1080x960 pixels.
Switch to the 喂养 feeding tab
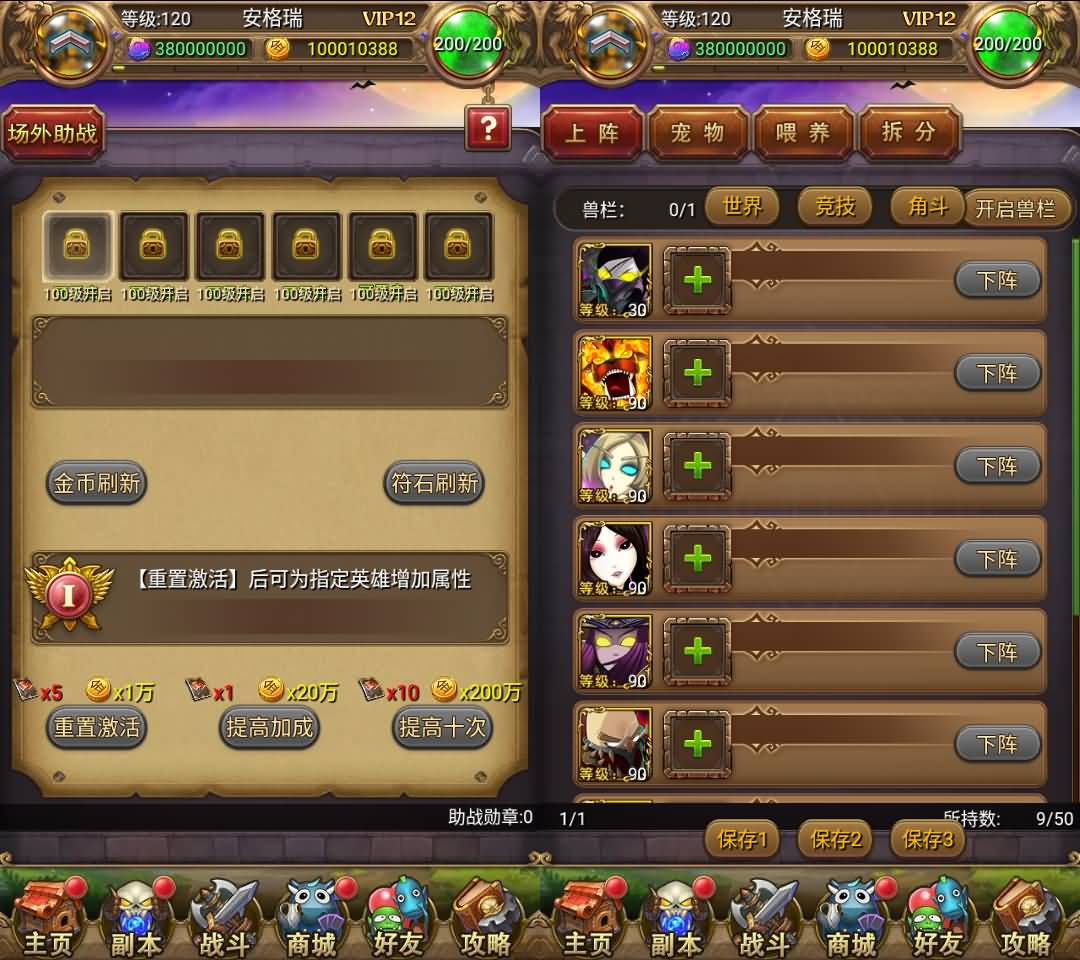(803, 133)
